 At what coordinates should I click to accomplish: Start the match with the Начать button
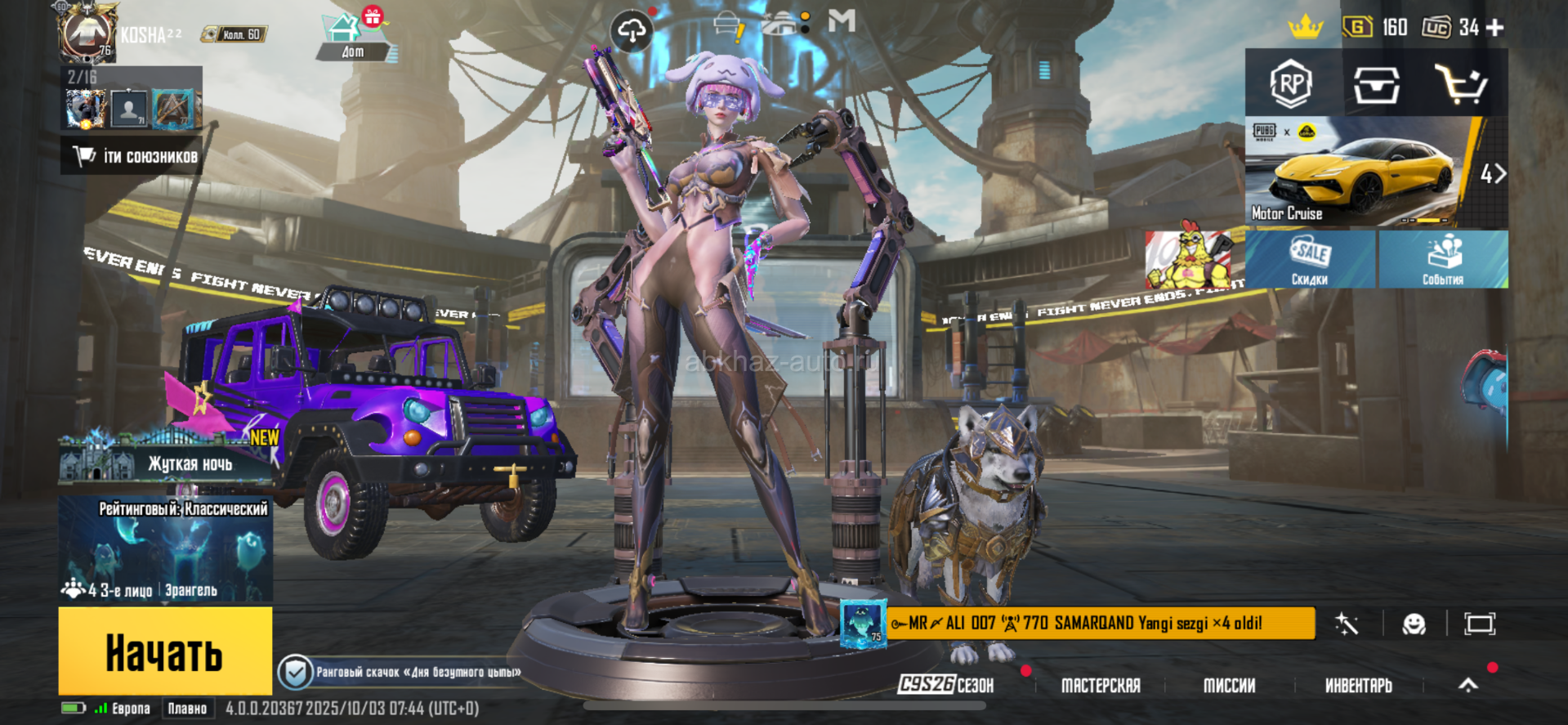pos(165,651)
